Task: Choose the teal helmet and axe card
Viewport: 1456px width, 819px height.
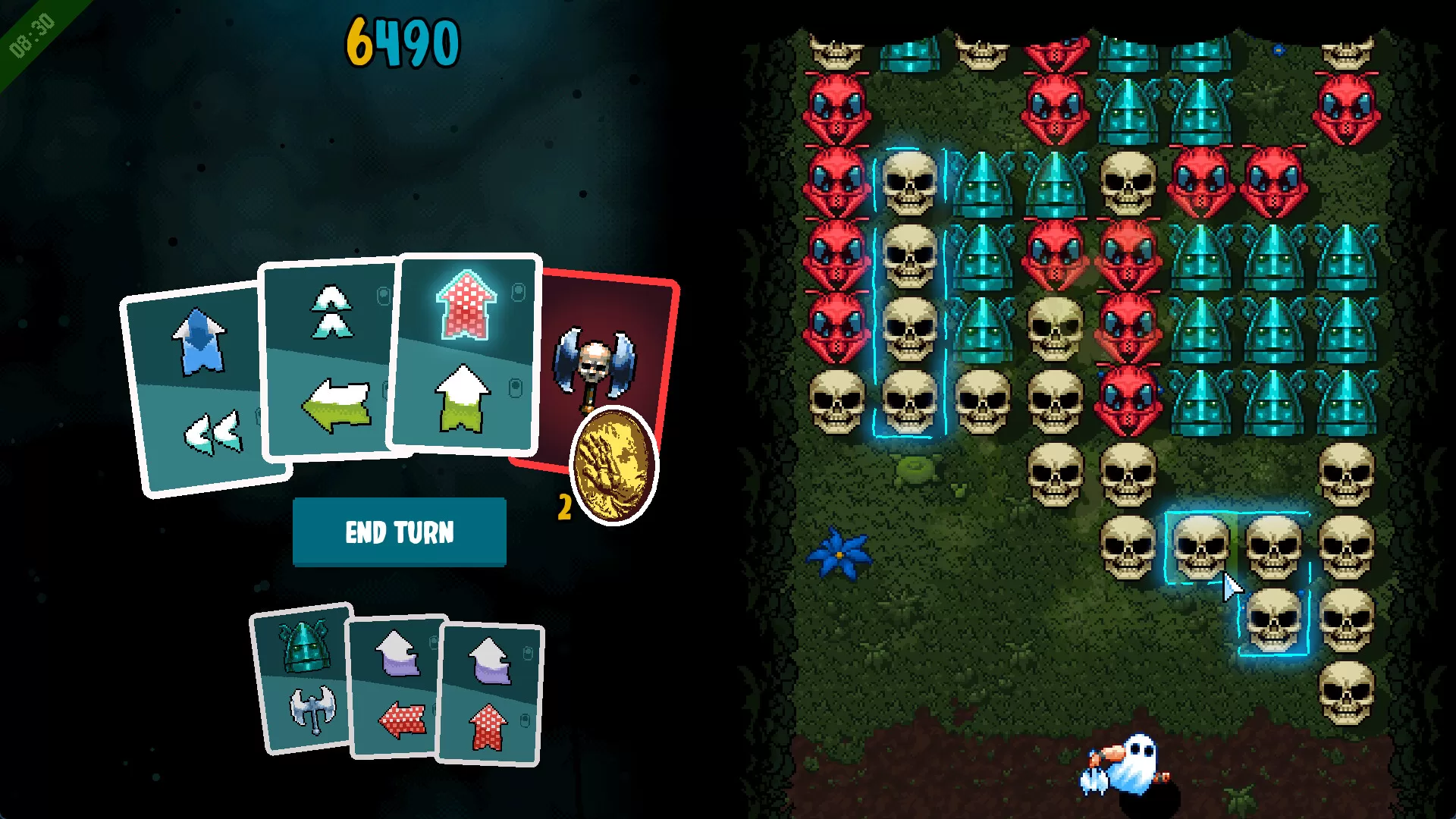Action: pyautogui.click(x=303, y=679)
